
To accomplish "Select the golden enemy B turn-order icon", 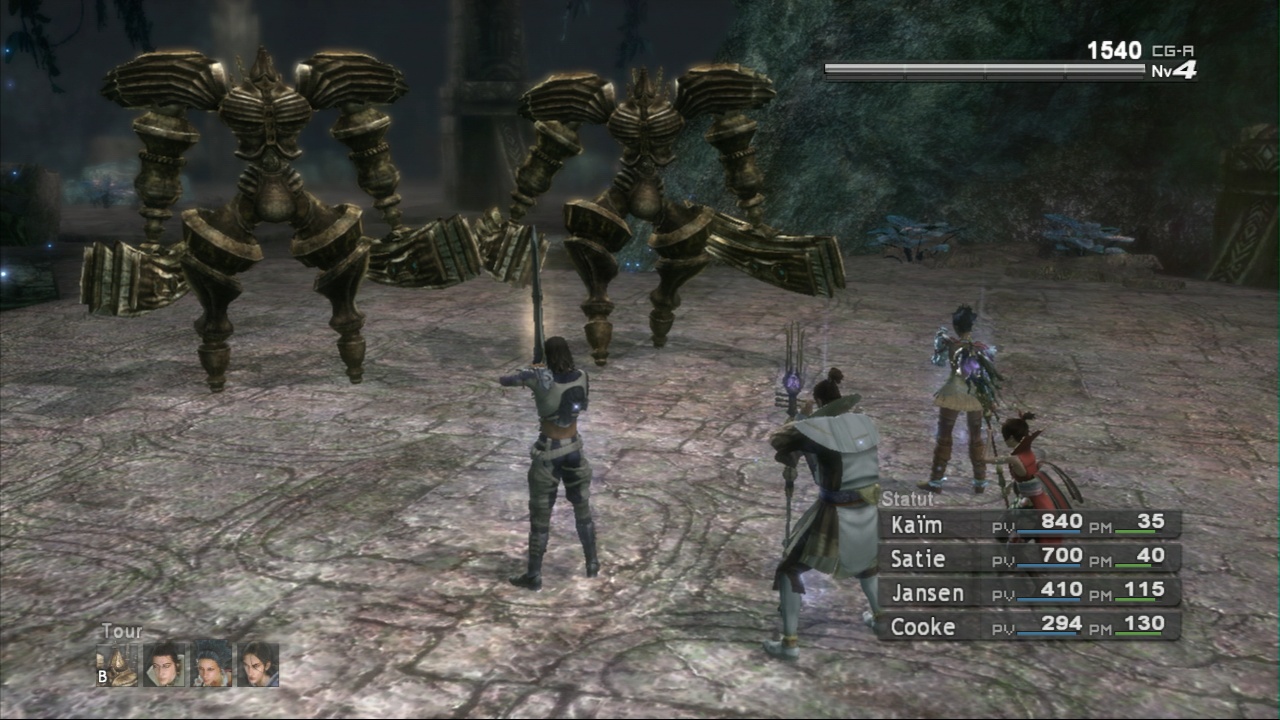I will point(118,665).
